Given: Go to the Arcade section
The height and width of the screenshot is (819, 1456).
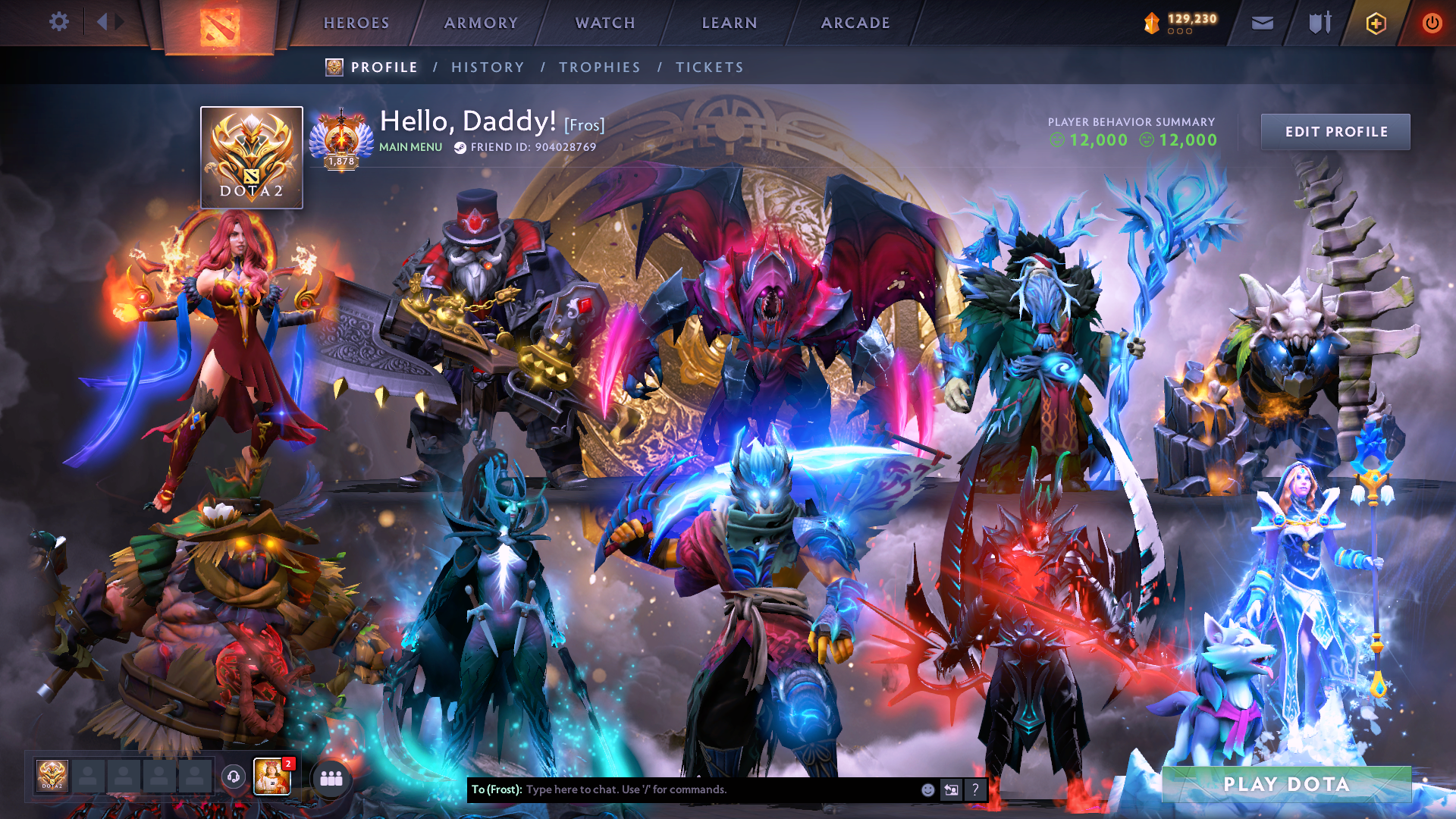Looking at the screenshot, I should tap(855, 23).
